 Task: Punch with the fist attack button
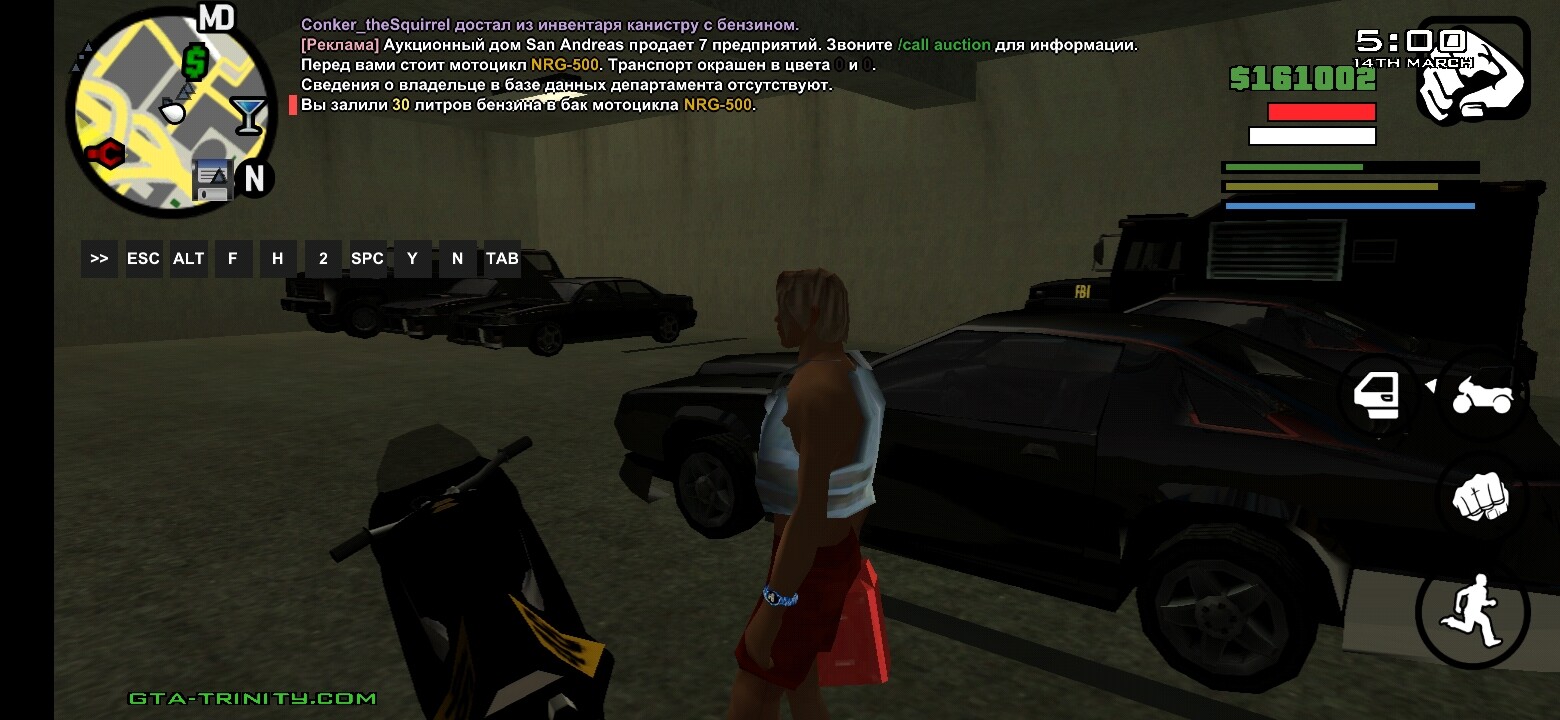tap(1480, 497)
